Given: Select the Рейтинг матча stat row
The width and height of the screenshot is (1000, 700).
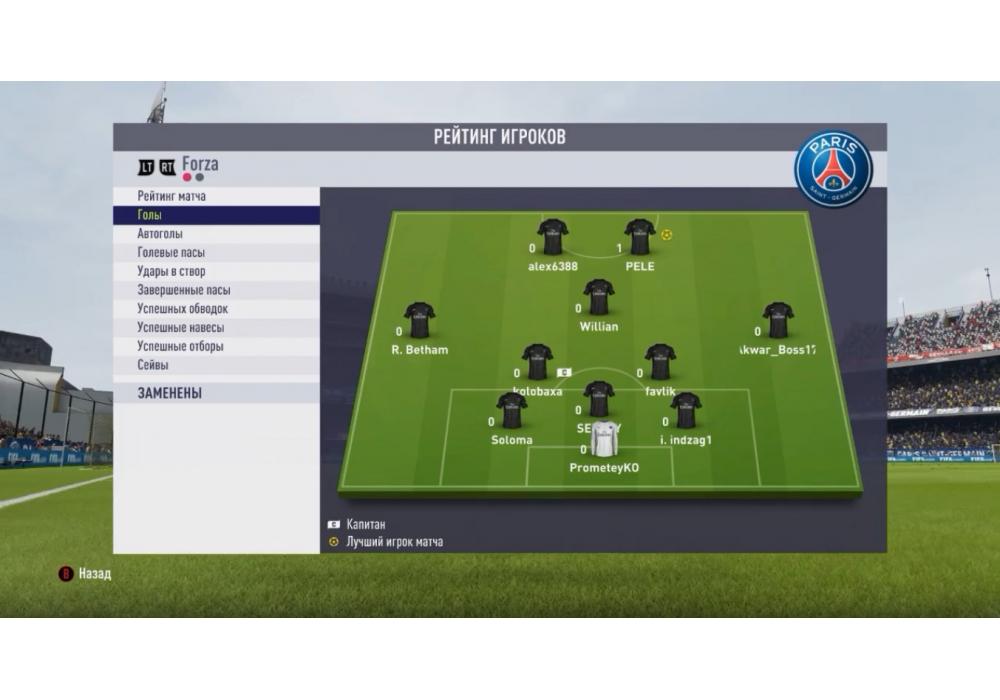Looking at the screenshot, I should [x=172, y=196].
